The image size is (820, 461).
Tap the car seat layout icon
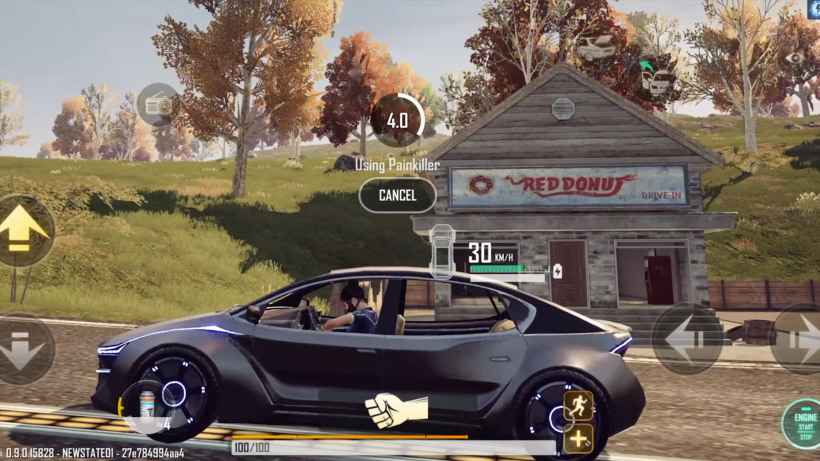pyautogui.click(x=441, y=251)
